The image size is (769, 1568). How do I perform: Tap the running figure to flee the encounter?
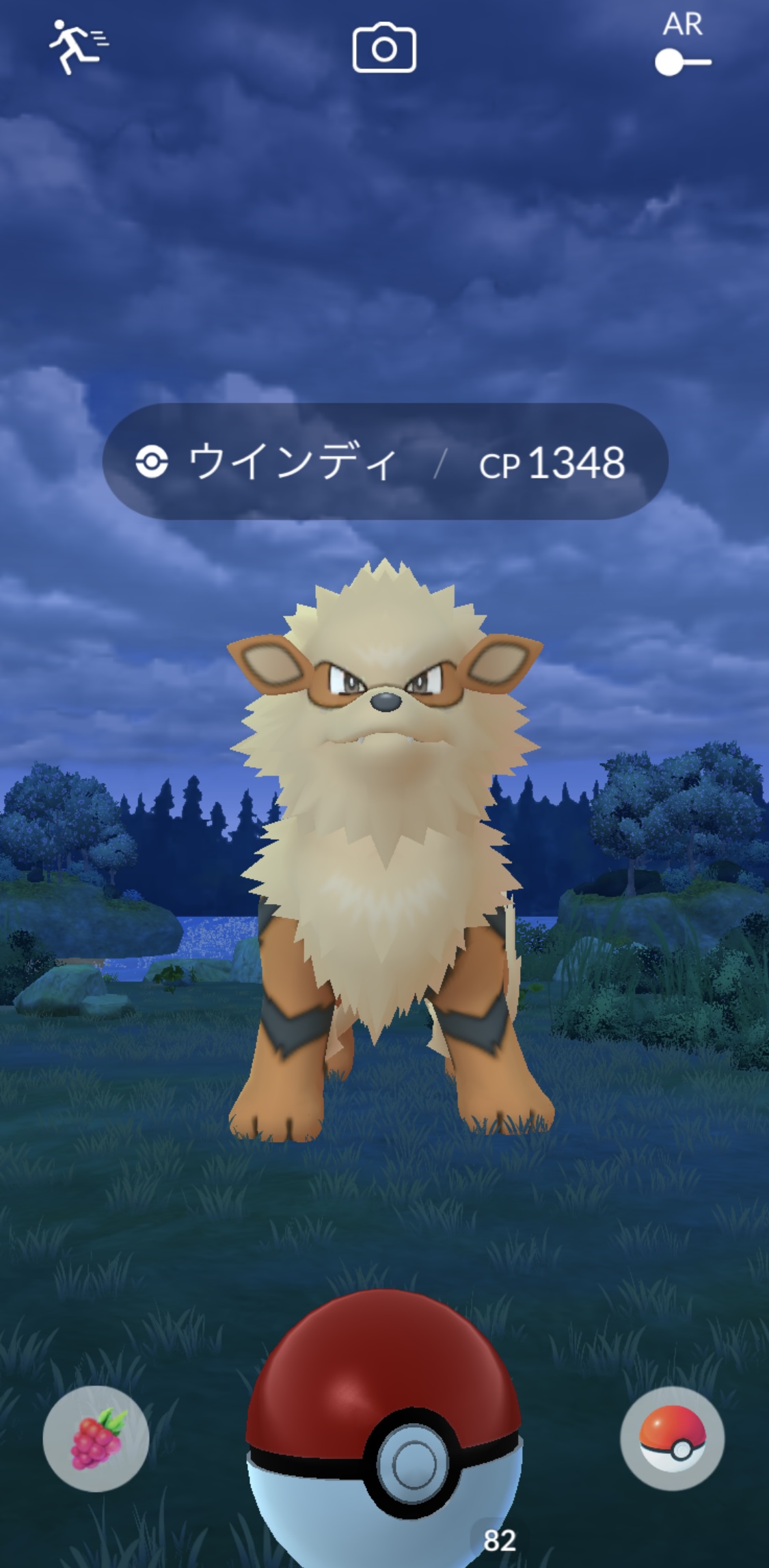click(x=77, y=46)
